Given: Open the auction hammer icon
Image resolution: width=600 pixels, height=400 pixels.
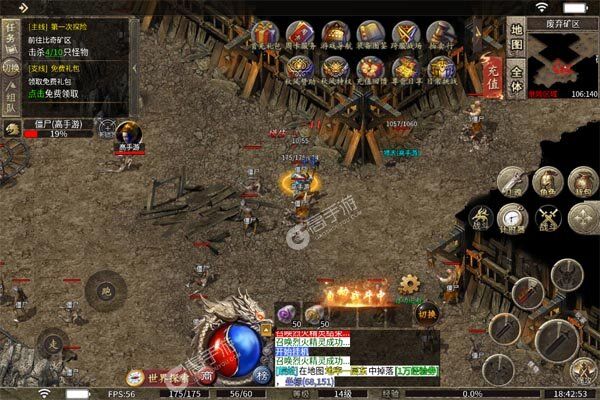Looking at the screenshot, I should pyautogui.click(x=440, y=34).
